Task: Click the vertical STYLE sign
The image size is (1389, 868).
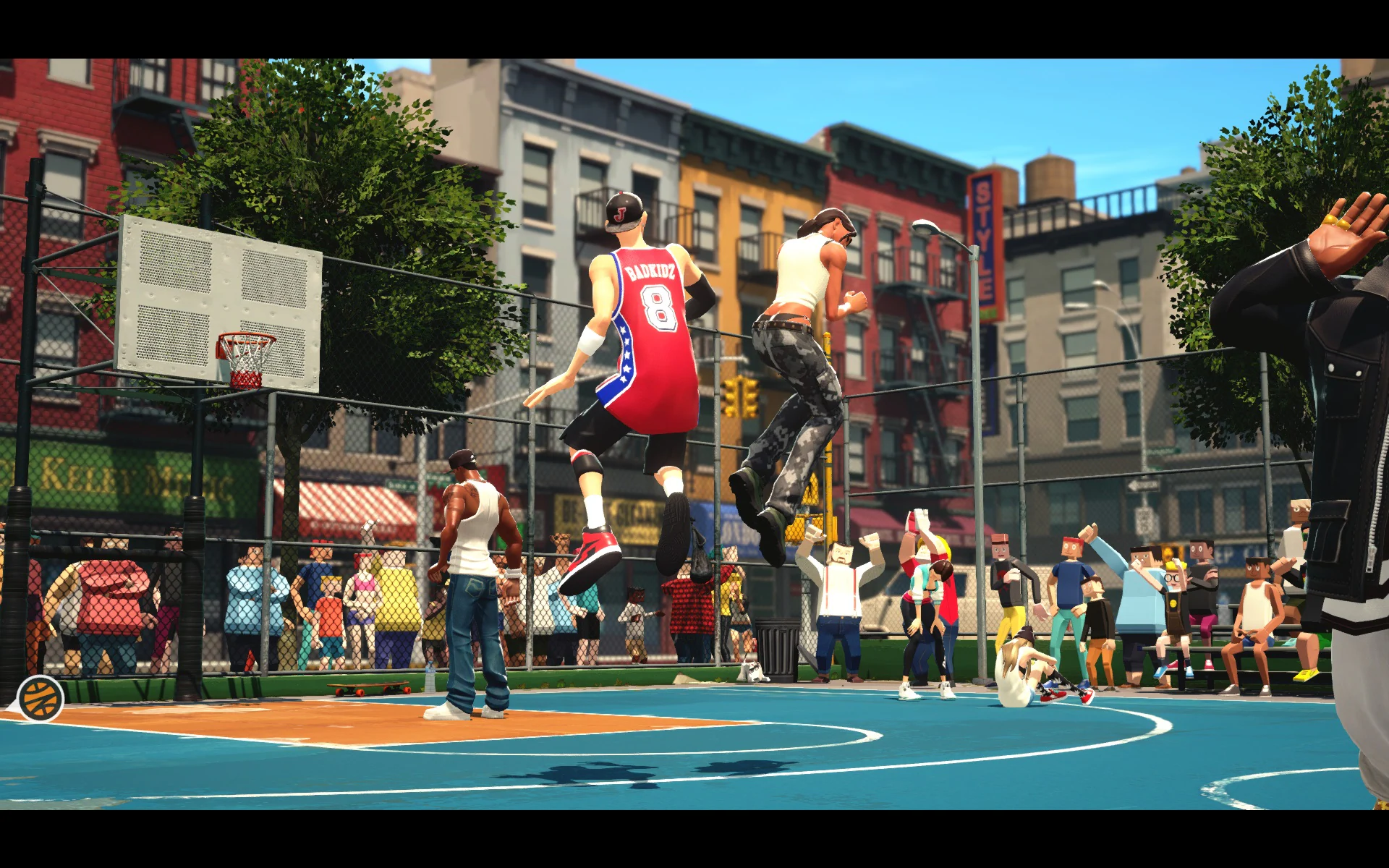Action: point(984,239)
